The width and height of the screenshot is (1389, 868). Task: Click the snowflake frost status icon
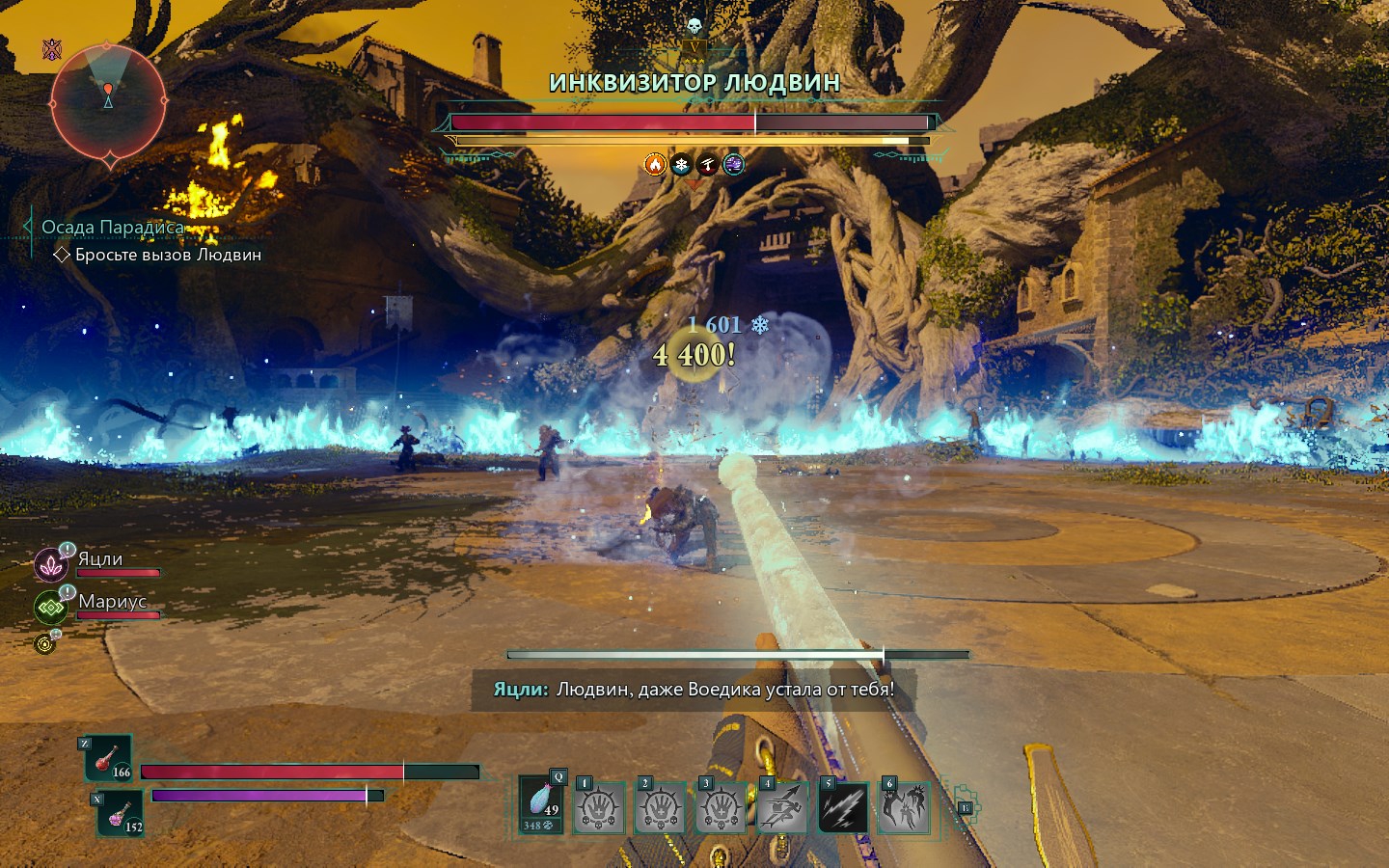coord(681,165)
